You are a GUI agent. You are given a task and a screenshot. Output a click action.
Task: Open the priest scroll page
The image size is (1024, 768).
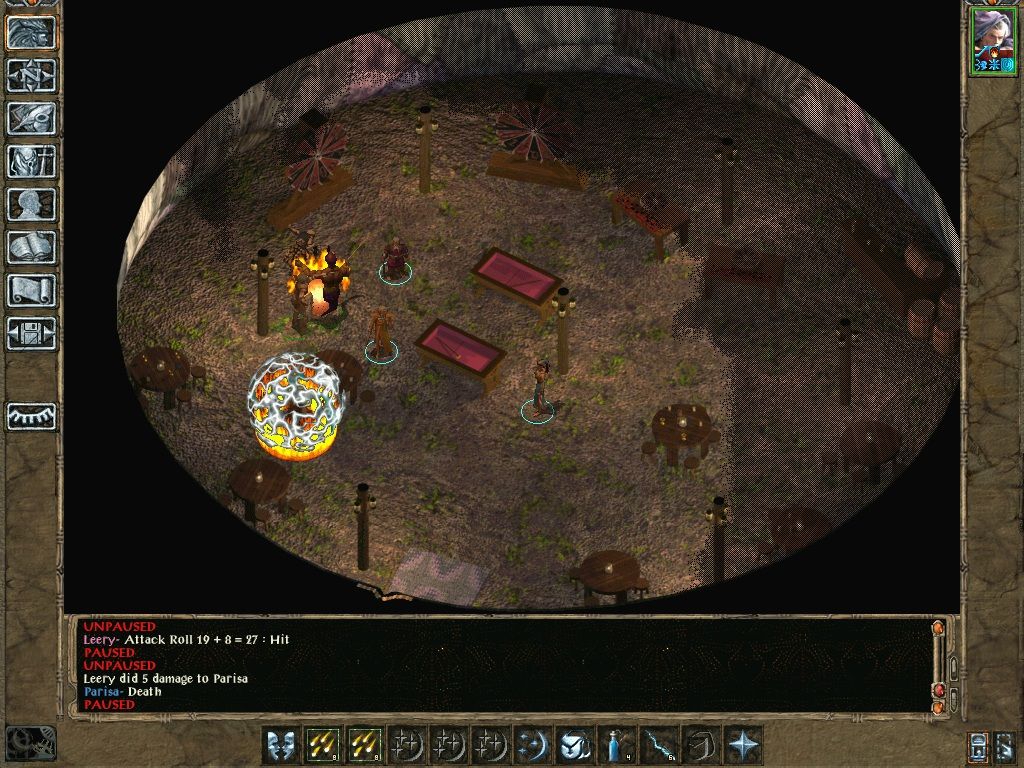[x=31, y=290]
